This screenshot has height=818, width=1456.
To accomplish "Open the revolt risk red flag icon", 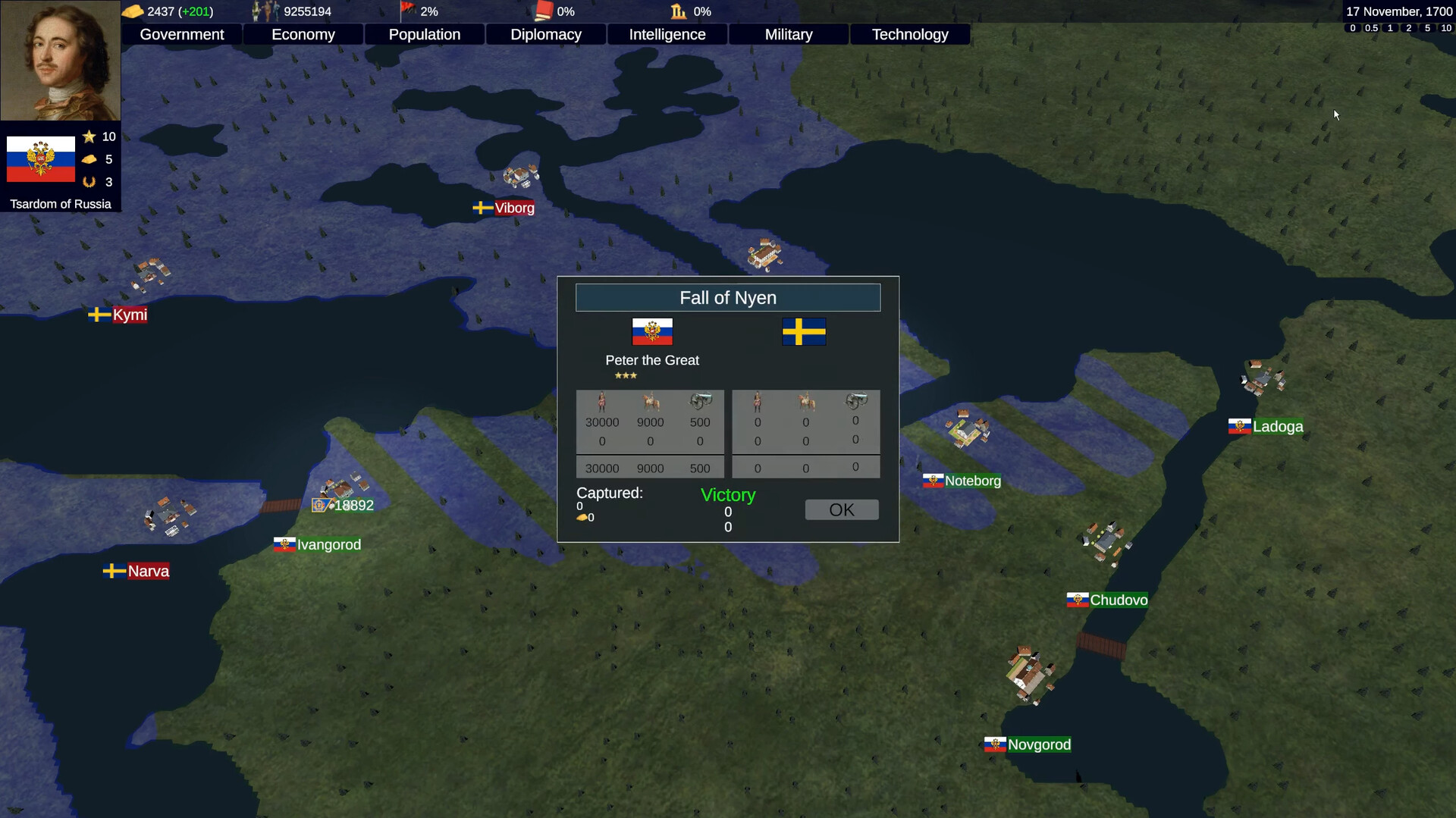I will tap(407, 11).
